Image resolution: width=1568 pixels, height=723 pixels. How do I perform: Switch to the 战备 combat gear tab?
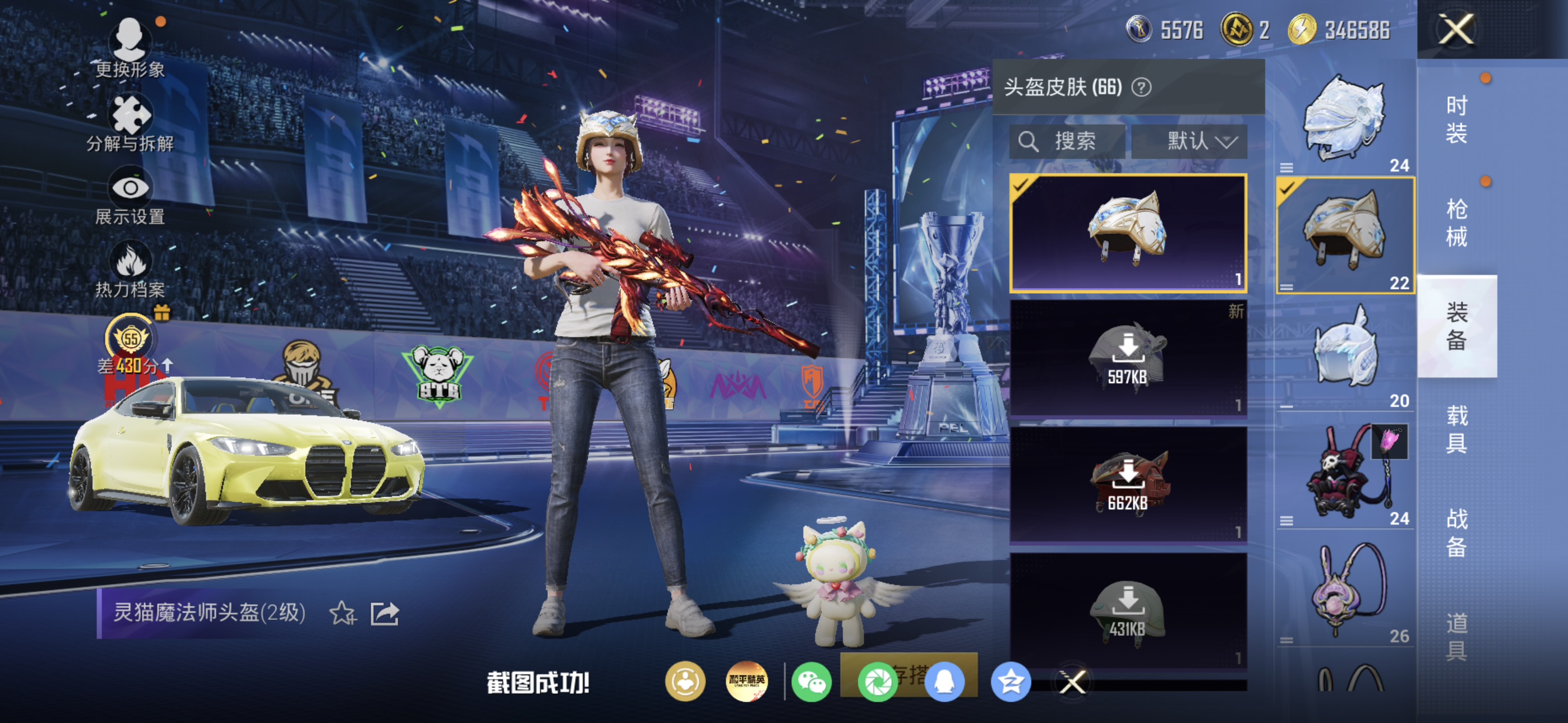pos(1456,532)
